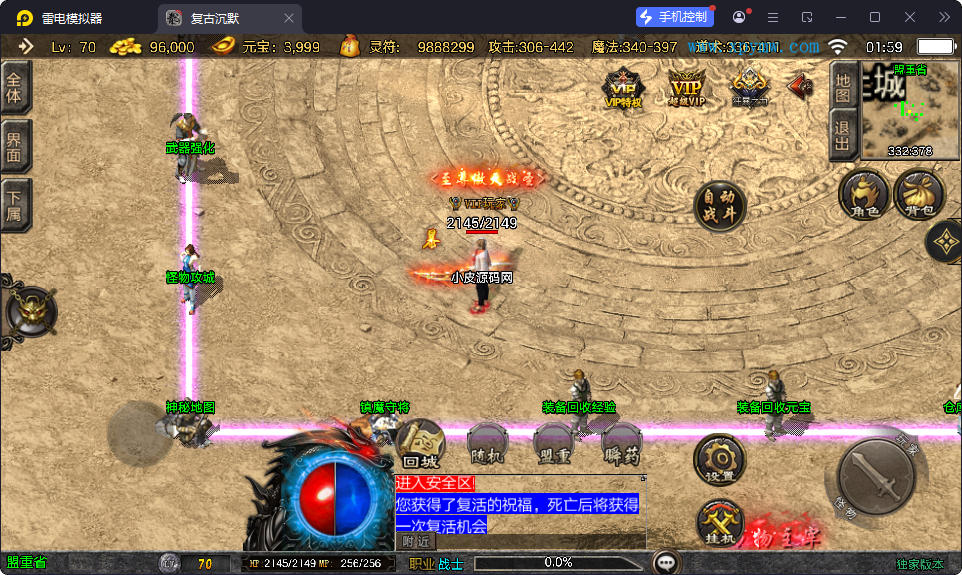This screenshot has width=962, height=575.
Task: Collapse the top icon row with red arrow
Action: (800, 86)
